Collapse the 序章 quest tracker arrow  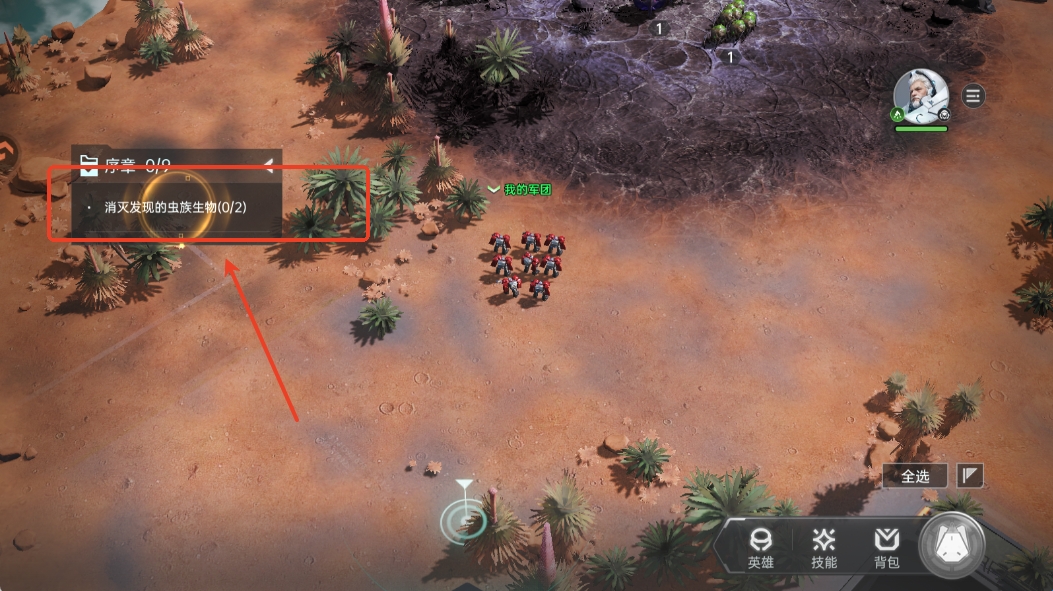tap(268, 164)
